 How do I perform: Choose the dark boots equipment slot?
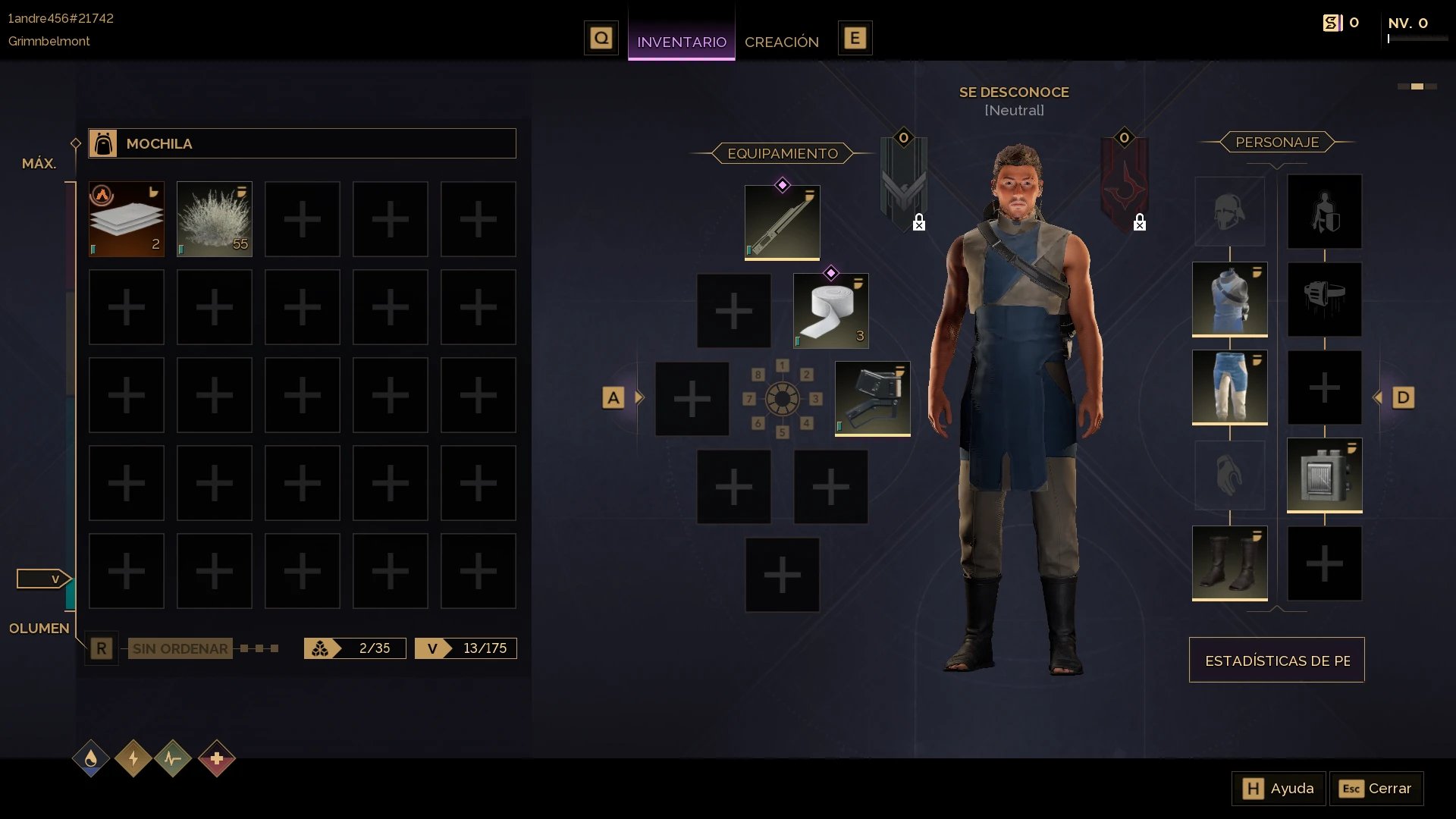point(1229,563)
